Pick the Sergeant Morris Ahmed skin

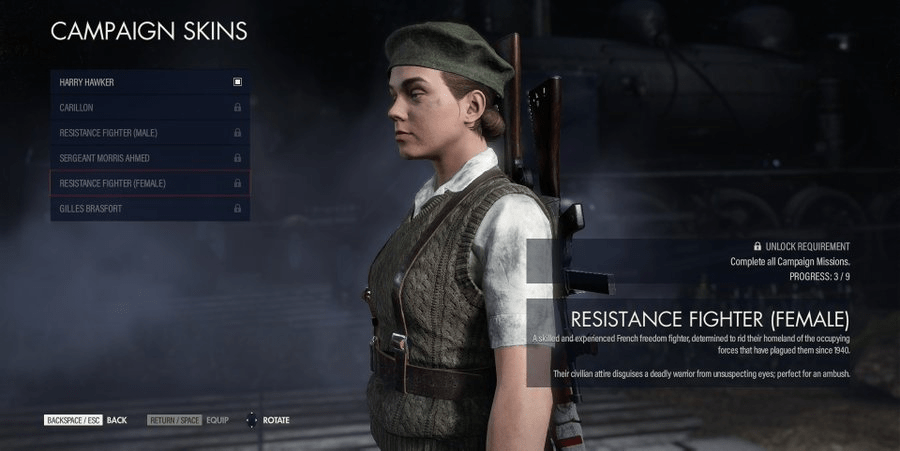(x=149, y=158)
